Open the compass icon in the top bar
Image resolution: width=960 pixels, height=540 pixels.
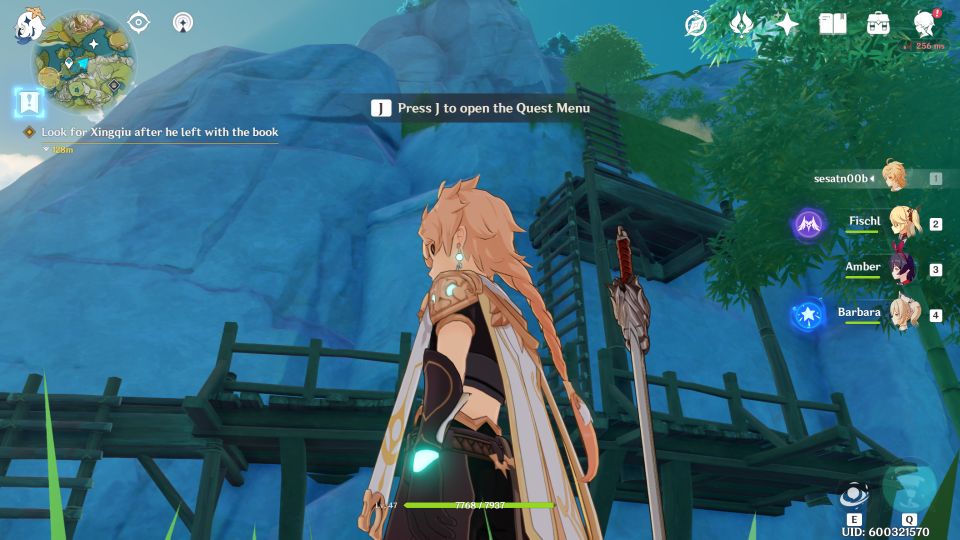point(696,24)
